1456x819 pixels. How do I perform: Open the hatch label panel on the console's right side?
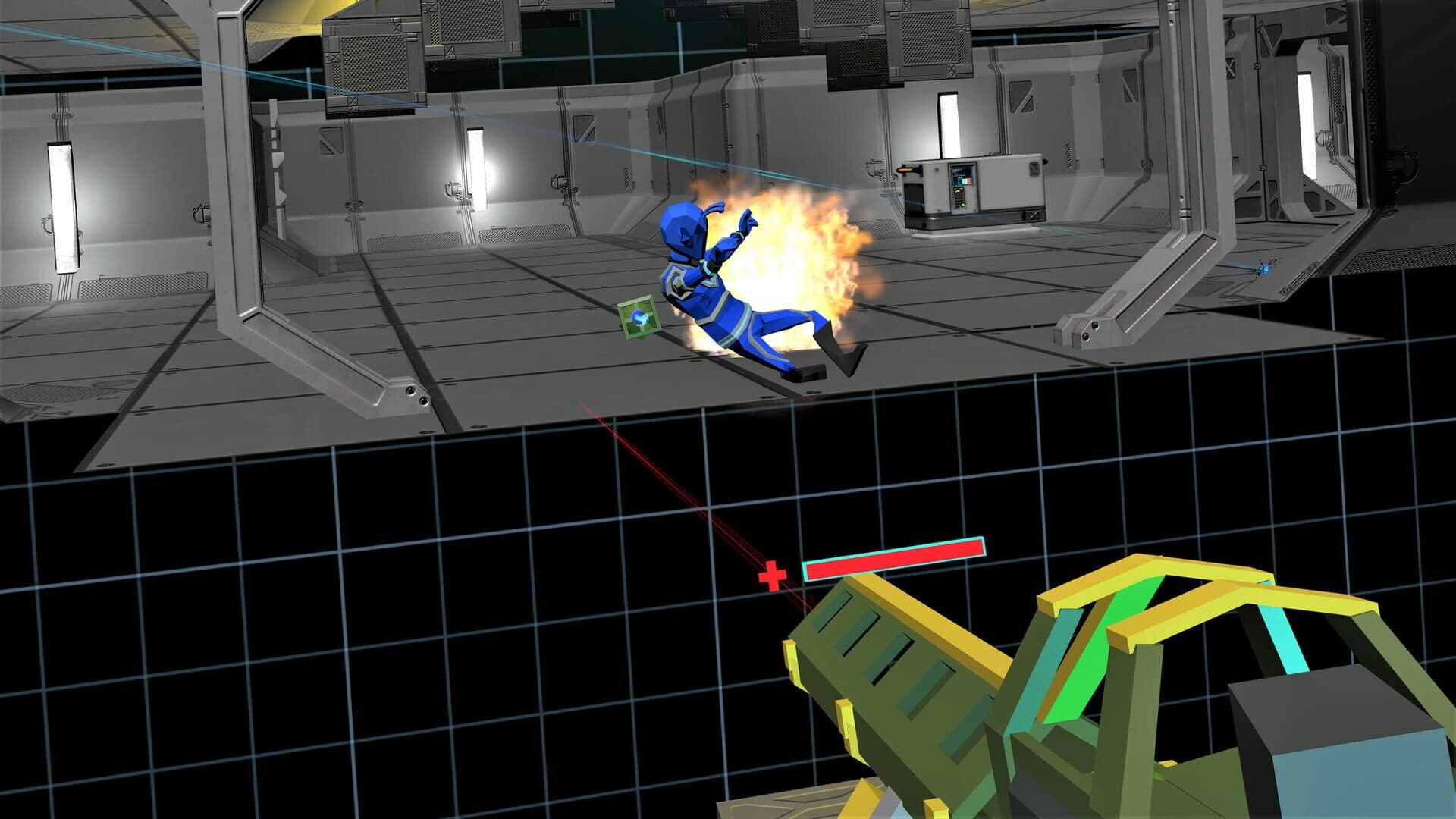tap(1034, 171)
